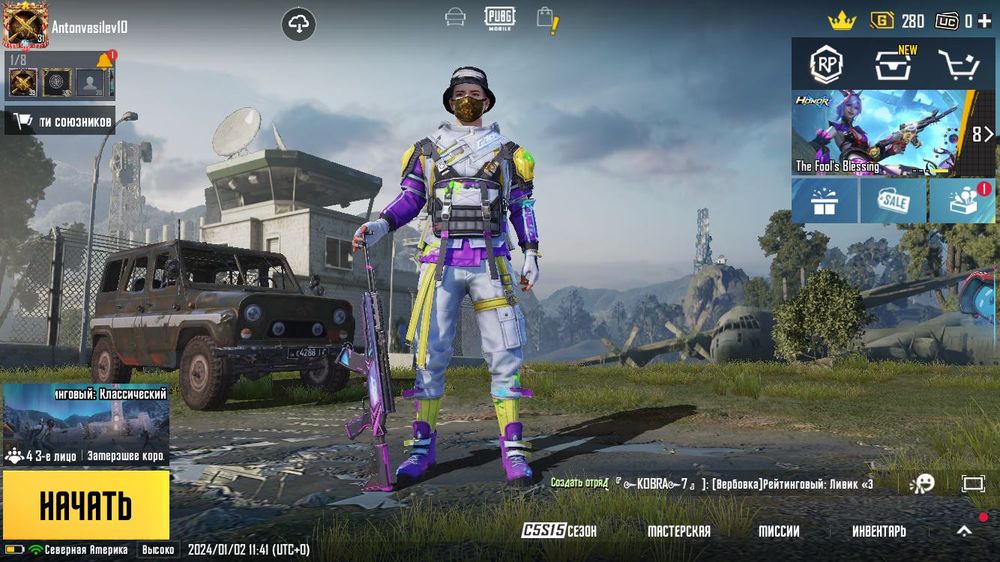The image size is (1000, 562).
Task: Open the Royale Pass RP icon
Action: point(826,65)
